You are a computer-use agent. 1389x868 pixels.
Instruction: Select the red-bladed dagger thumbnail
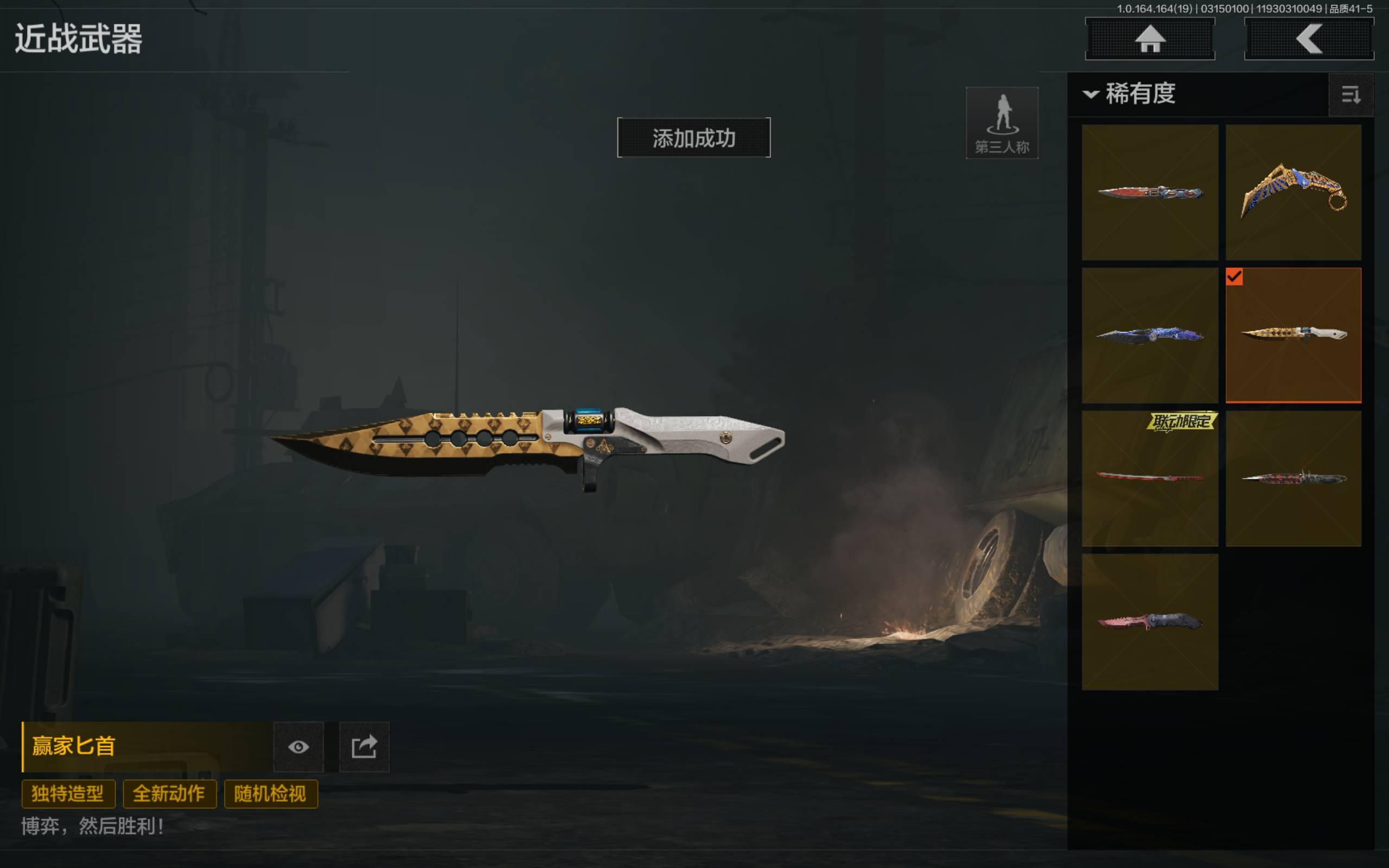click(x=1150, y=192)
